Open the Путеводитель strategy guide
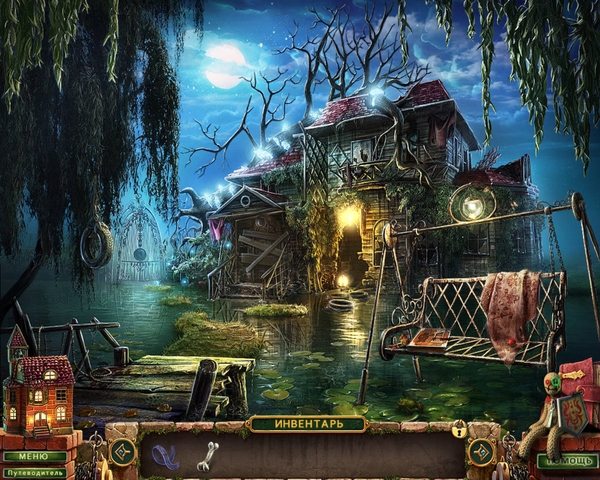The width and height of the screenshot is (600, 480). [33, 471]
